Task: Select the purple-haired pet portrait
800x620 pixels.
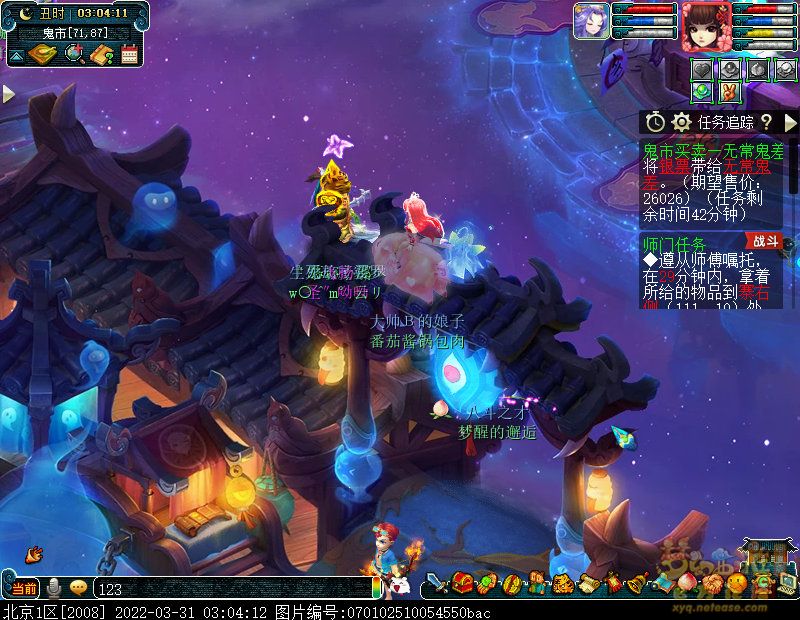Action: click(x=591, y=22)
